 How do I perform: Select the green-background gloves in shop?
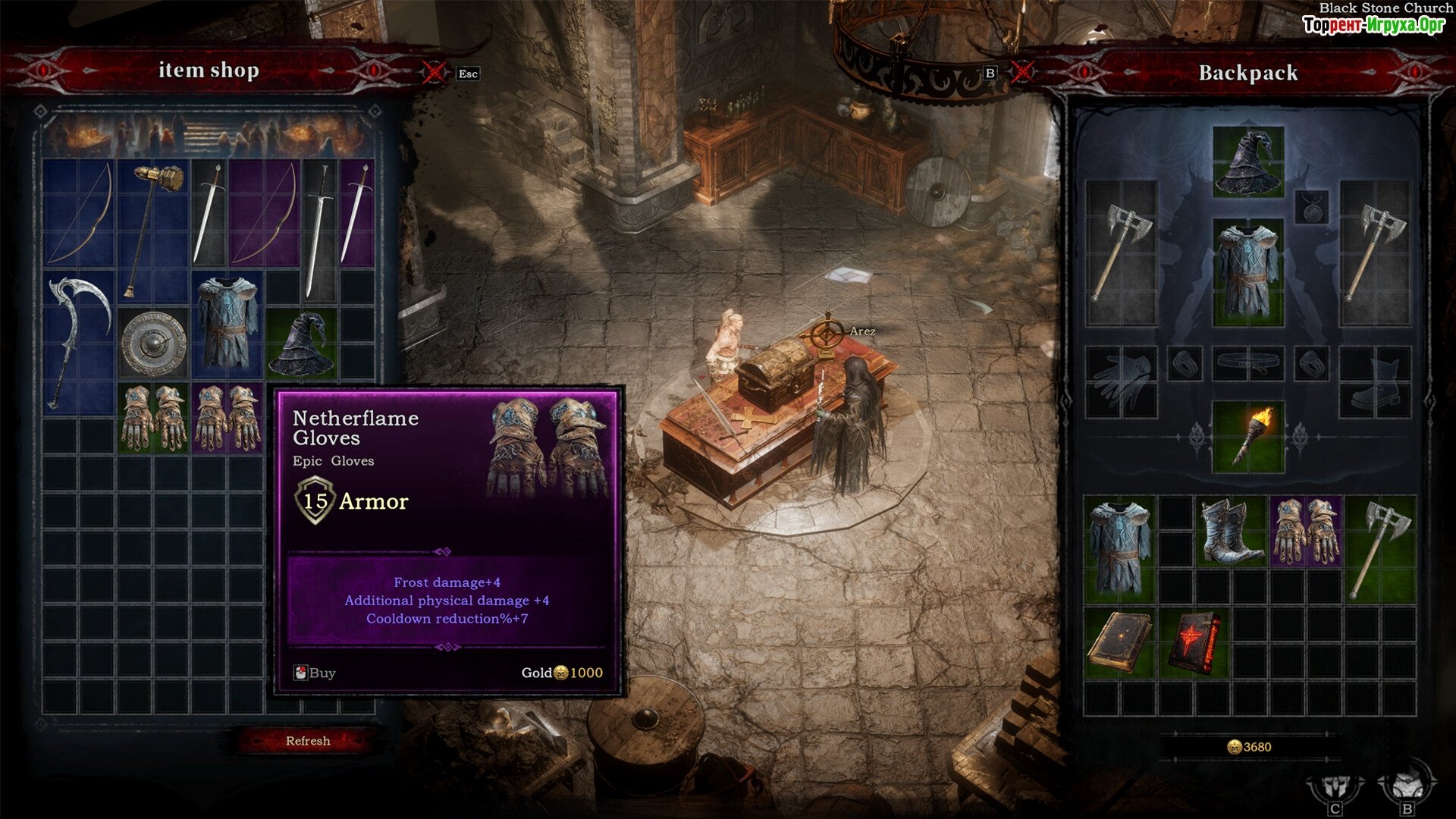point(153,417)
